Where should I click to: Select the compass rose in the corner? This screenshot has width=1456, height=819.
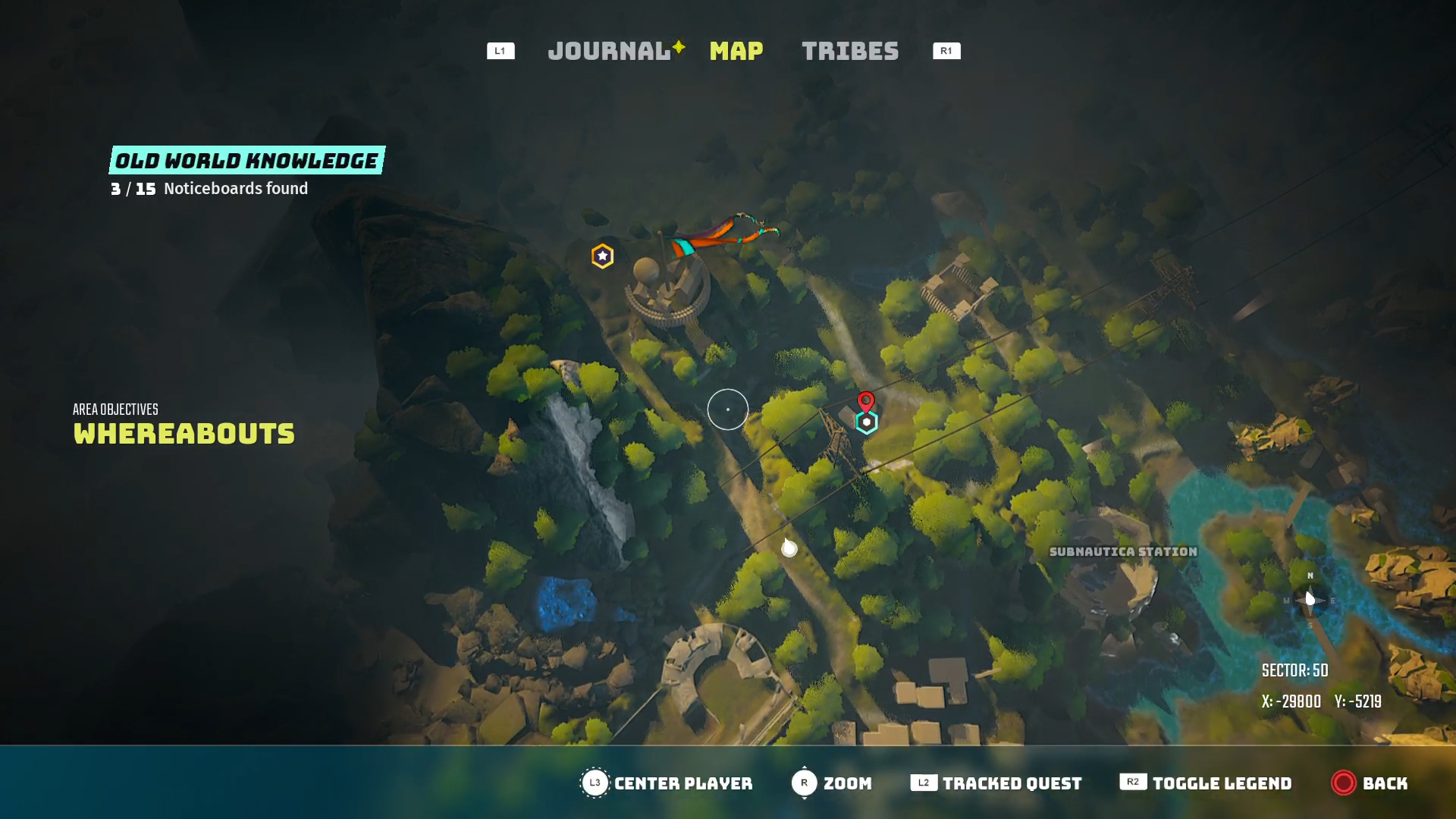[1310, 599]
